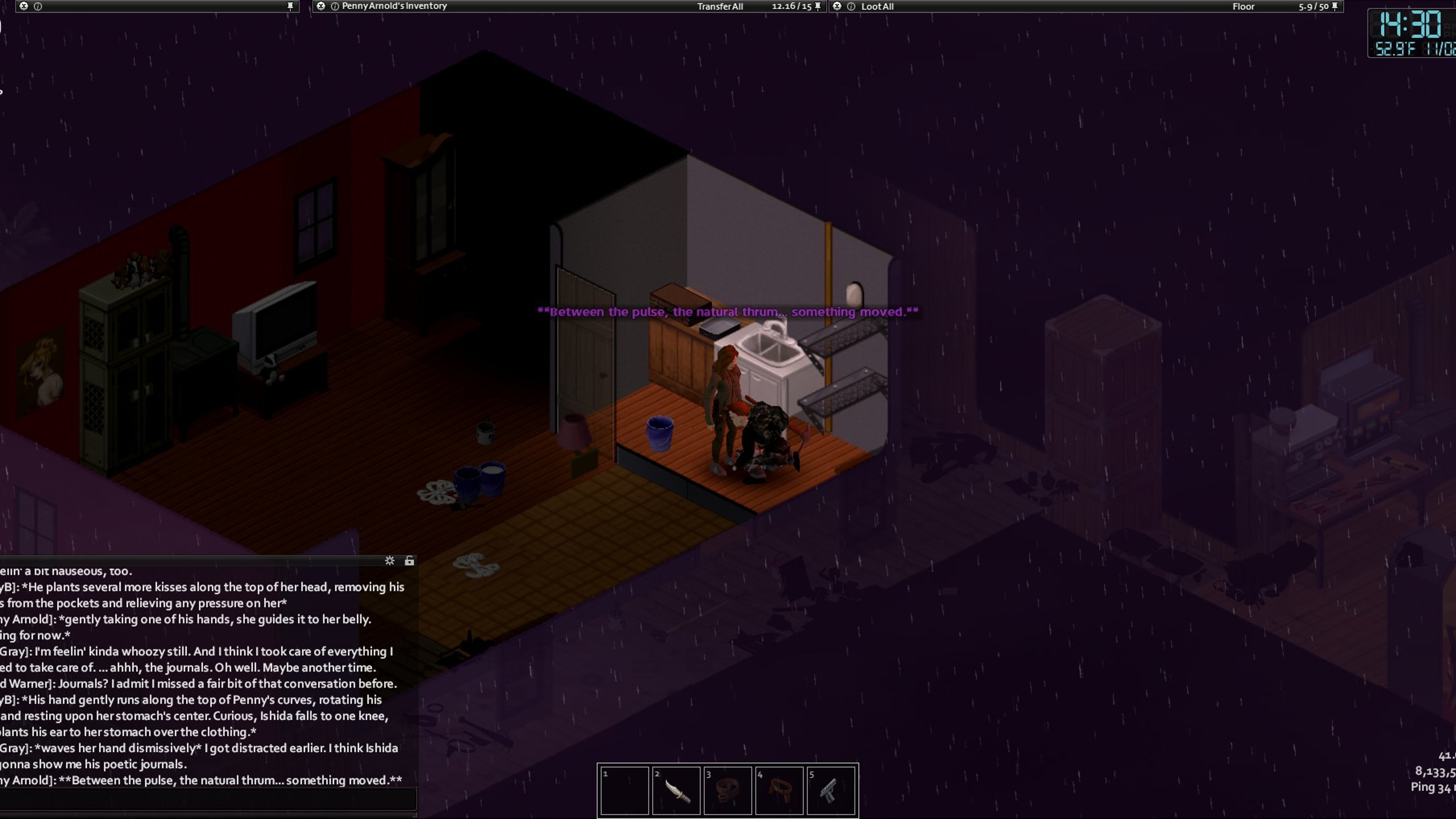Click the Transfer All button

[719, 6]
